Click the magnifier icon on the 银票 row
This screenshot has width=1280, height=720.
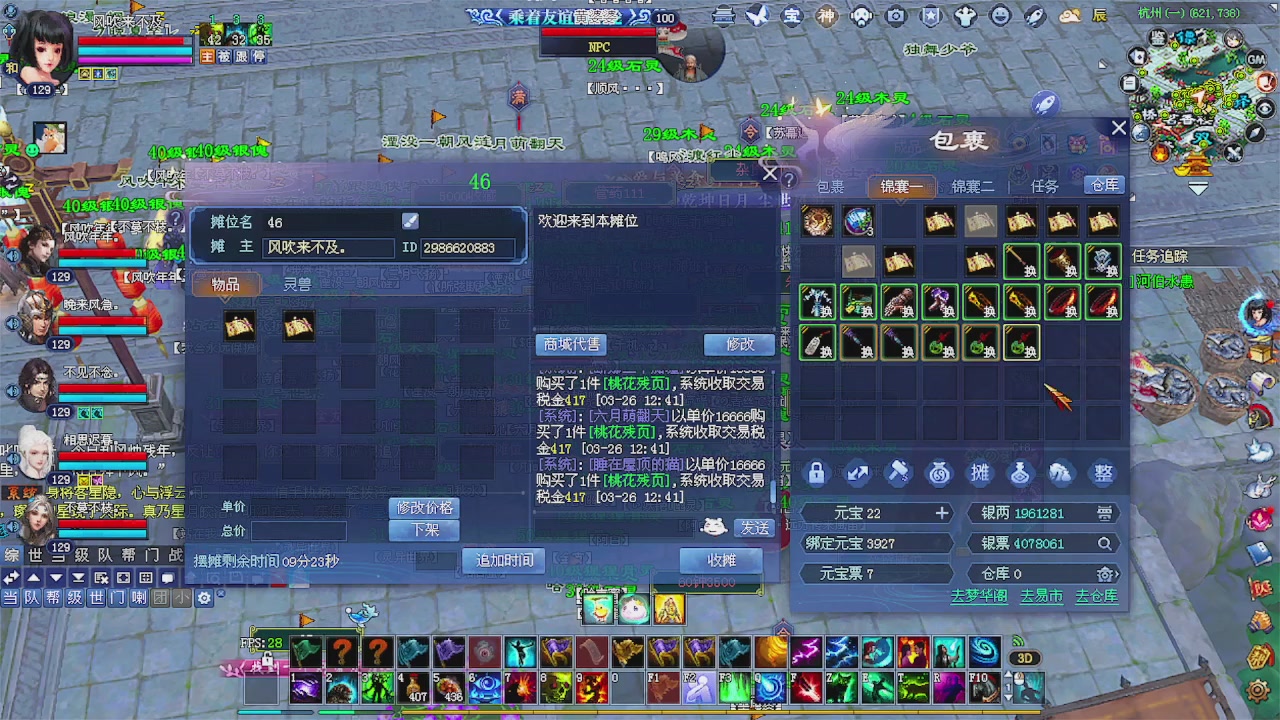coord(1105,543)
